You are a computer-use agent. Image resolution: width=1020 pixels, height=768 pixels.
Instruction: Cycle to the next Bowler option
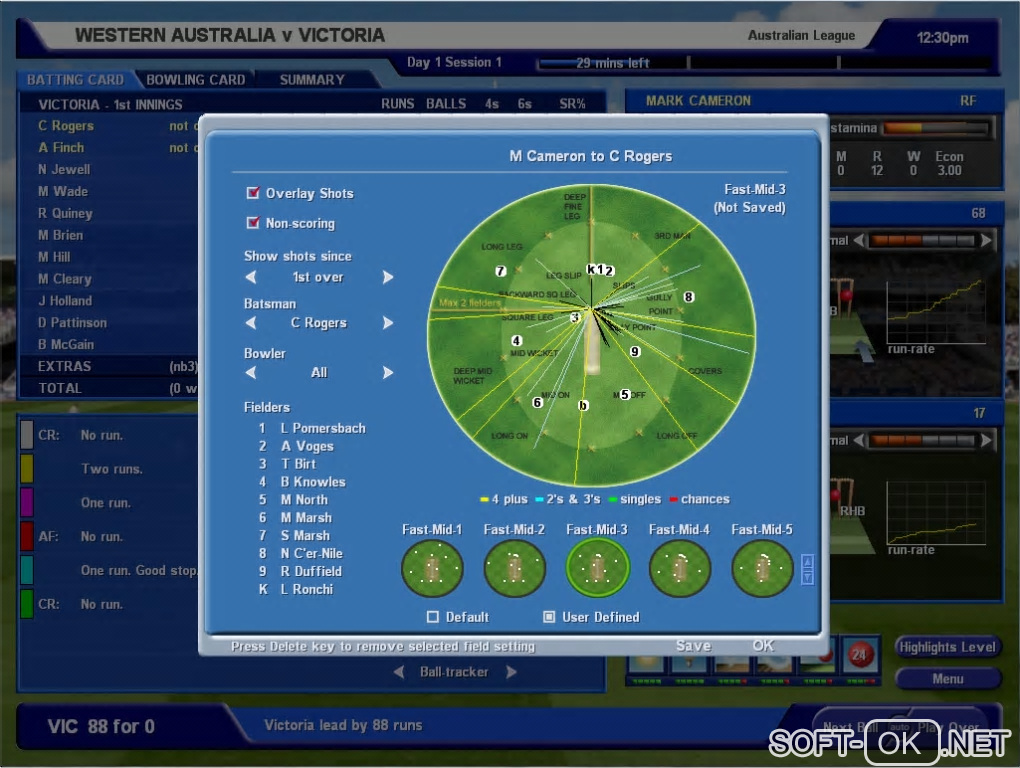coord(388,372)
